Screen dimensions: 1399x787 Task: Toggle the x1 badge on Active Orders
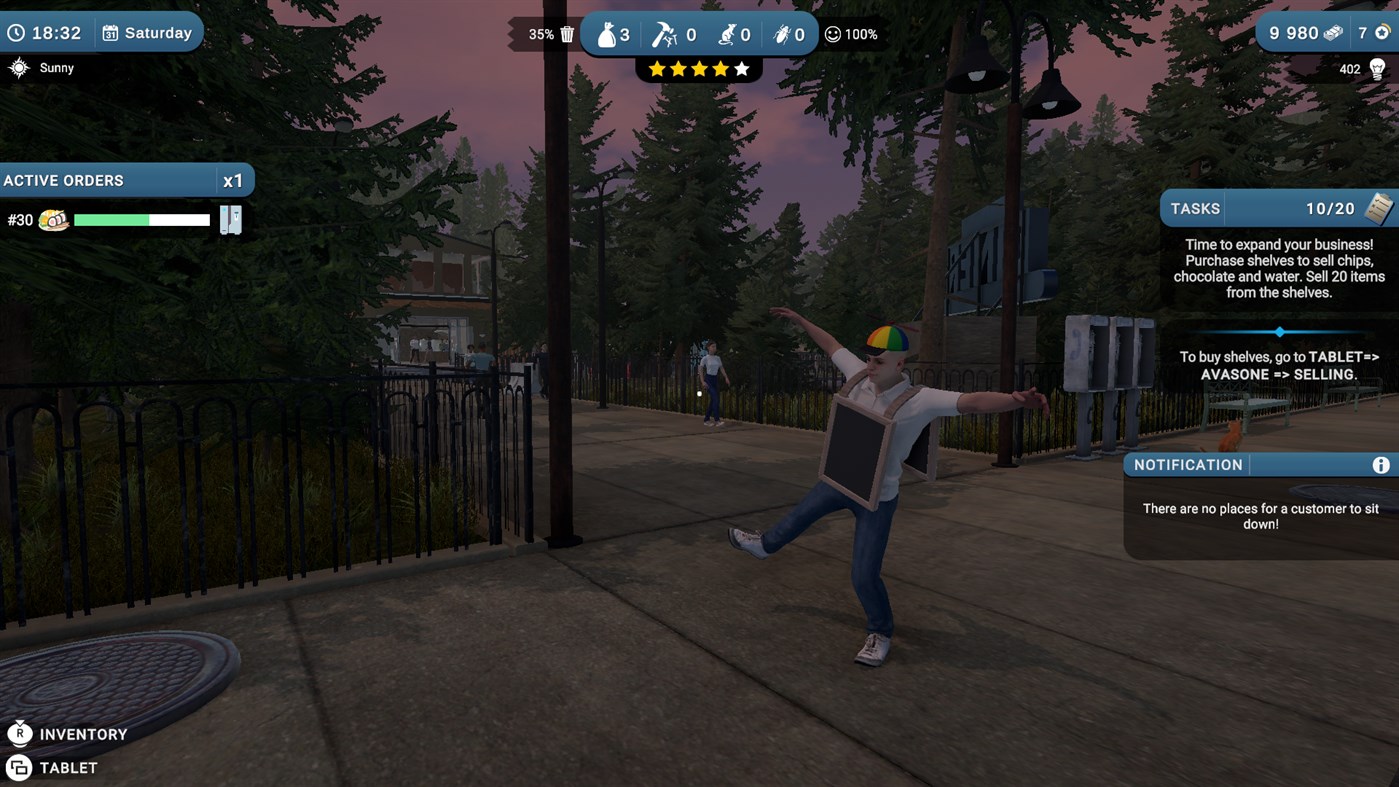pos(233,180)
